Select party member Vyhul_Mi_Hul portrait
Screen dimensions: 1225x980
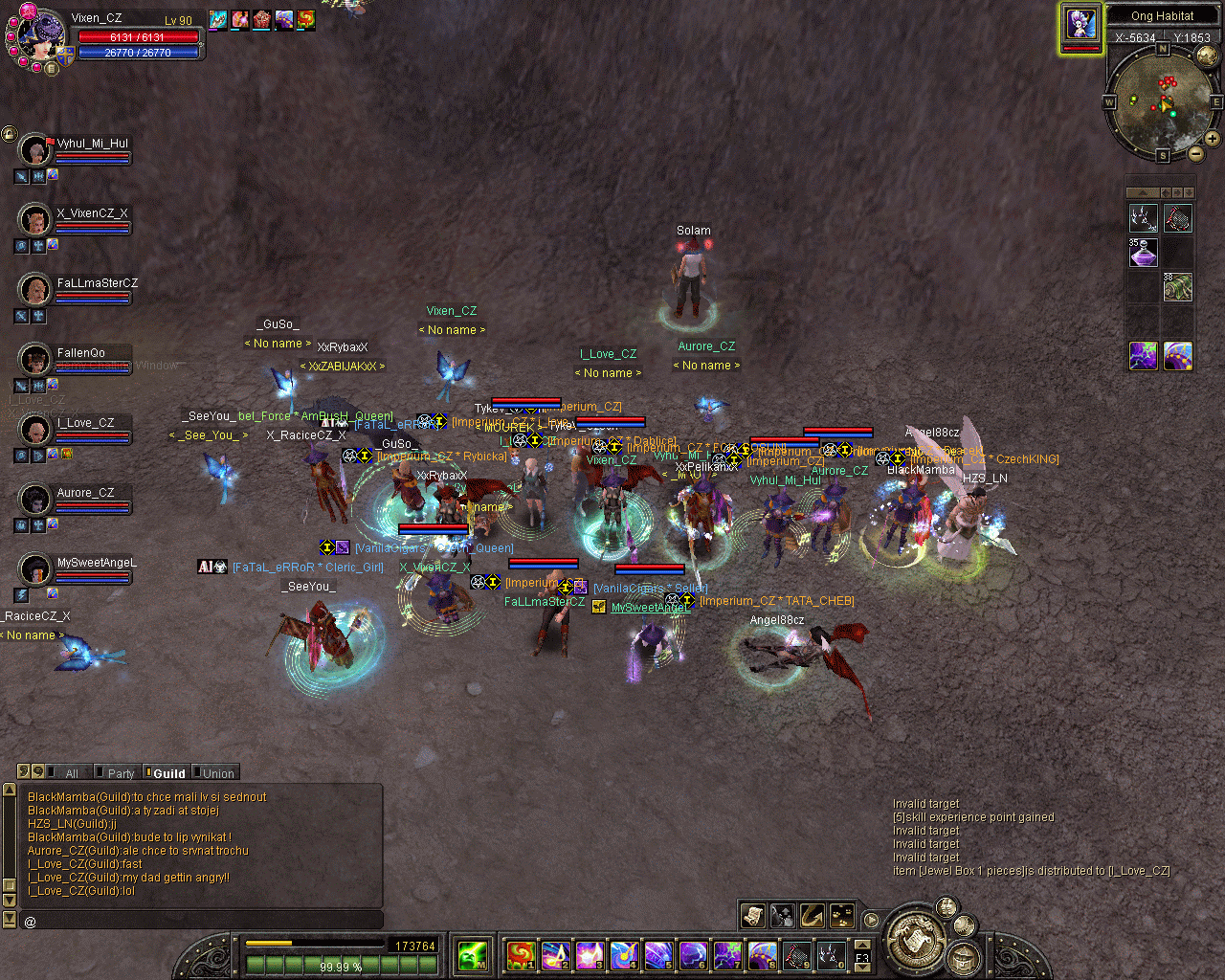pos(35,150)
